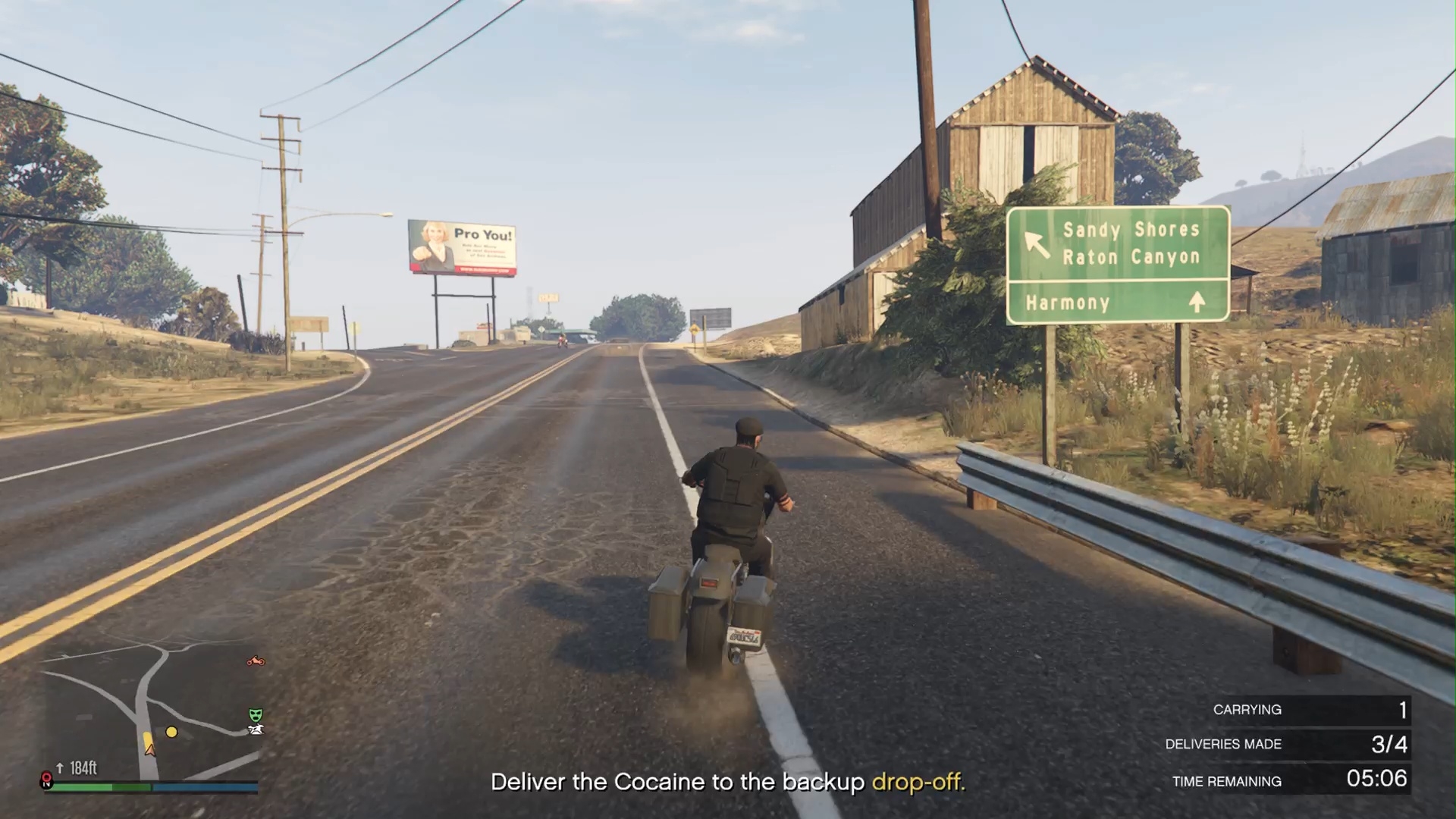The image size is (1456, 819).
Task: Click the player arrow on the minimap
Action: point(149,748)
